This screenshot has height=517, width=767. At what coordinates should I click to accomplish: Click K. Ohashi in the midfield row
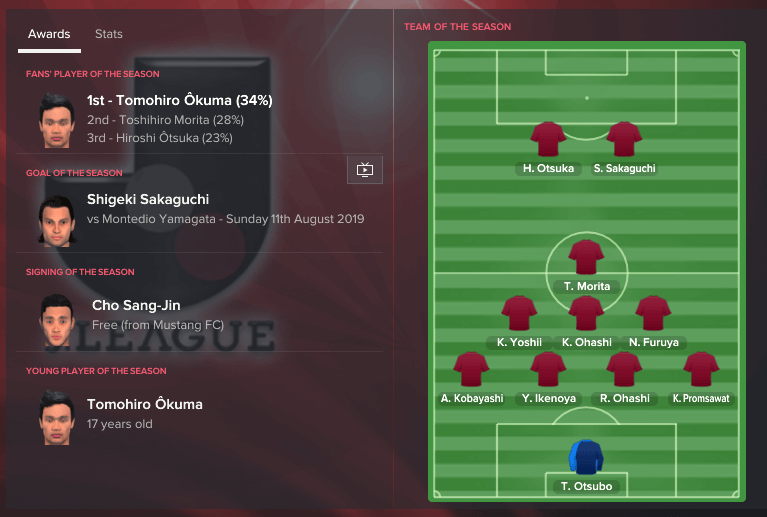[586, 313]
